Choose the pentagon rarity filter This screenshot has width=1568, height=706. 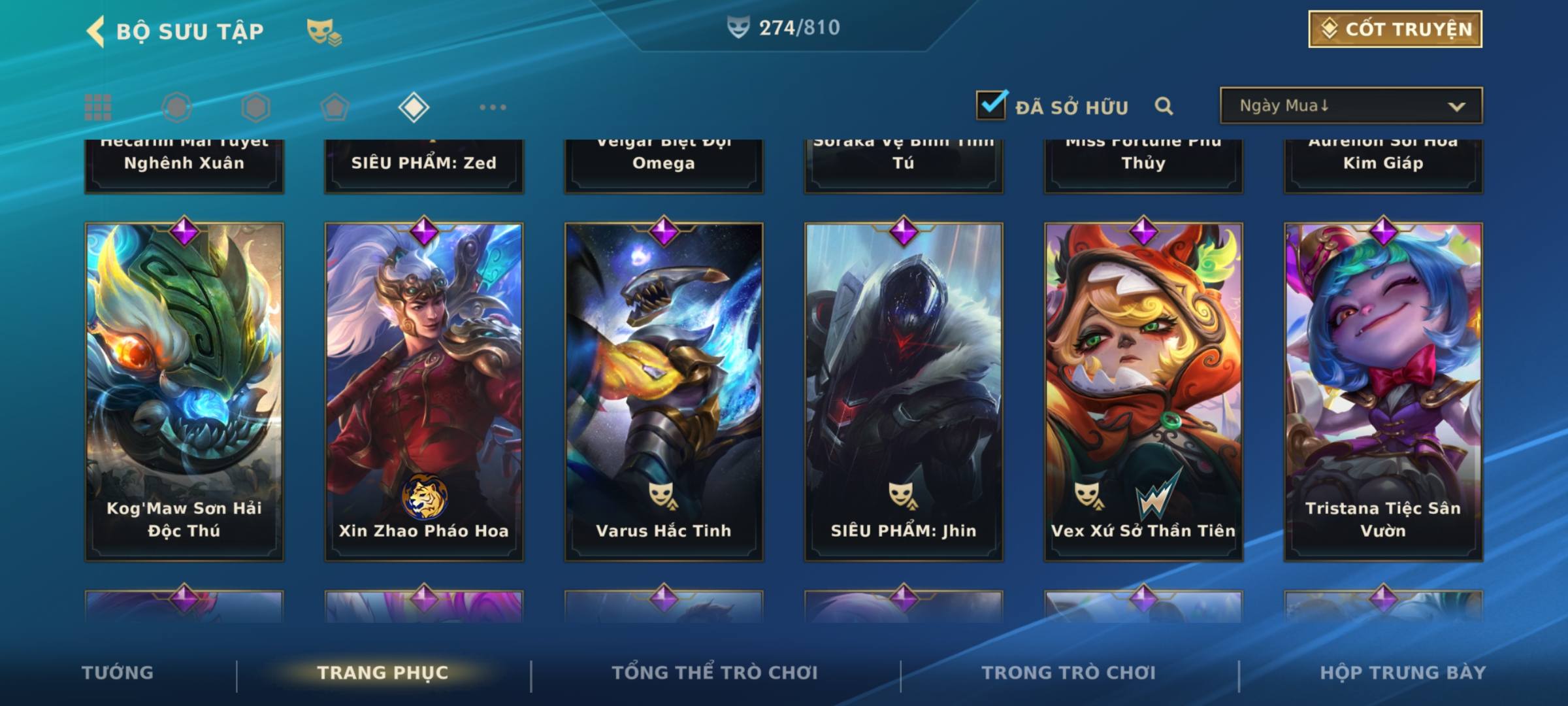335,107
